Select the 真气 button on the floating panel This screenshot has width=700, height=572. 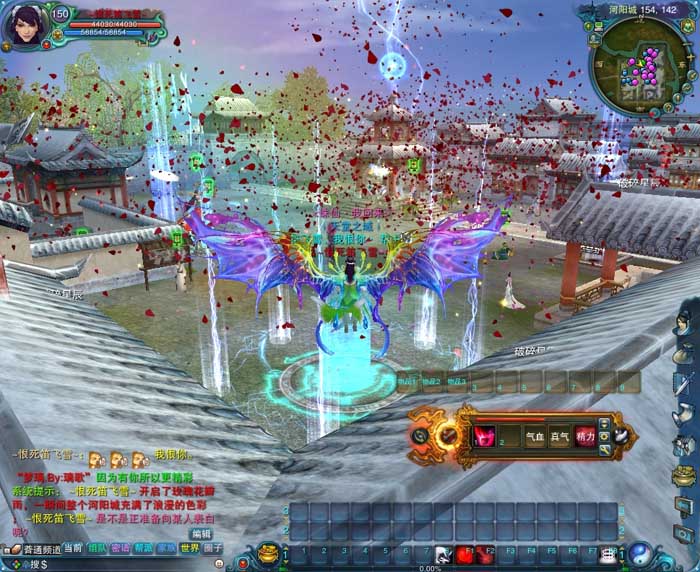(559, 436)
